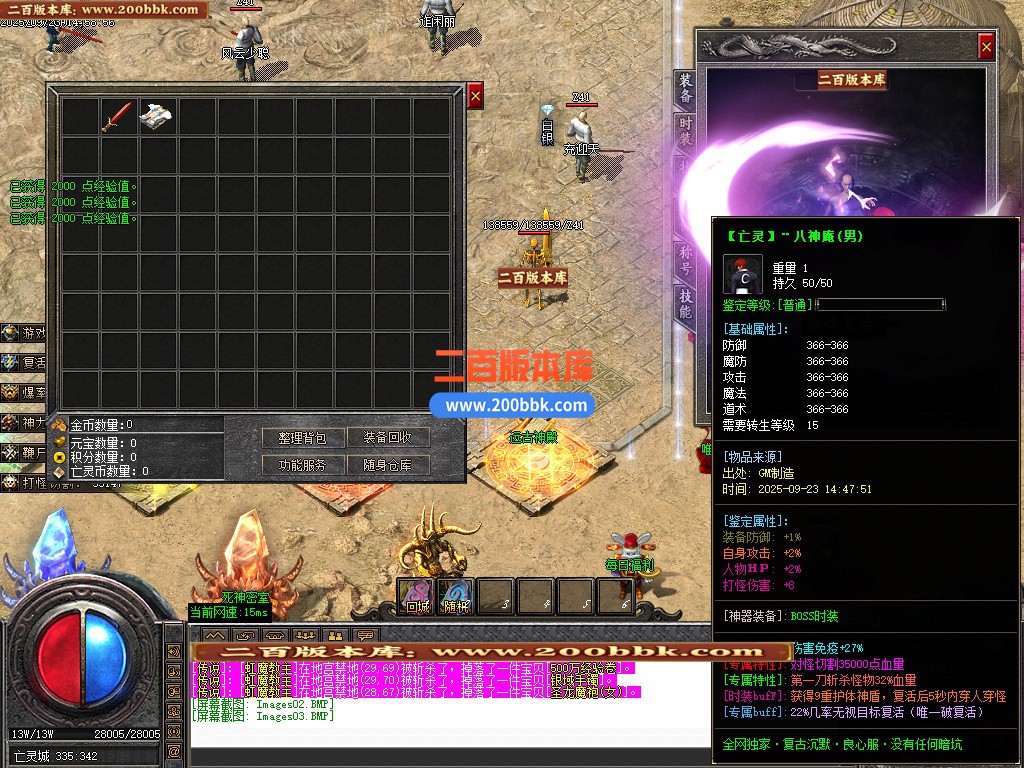Use the 随机 random teleport hotbar item

pyautogui.click(x=456, y=596)
